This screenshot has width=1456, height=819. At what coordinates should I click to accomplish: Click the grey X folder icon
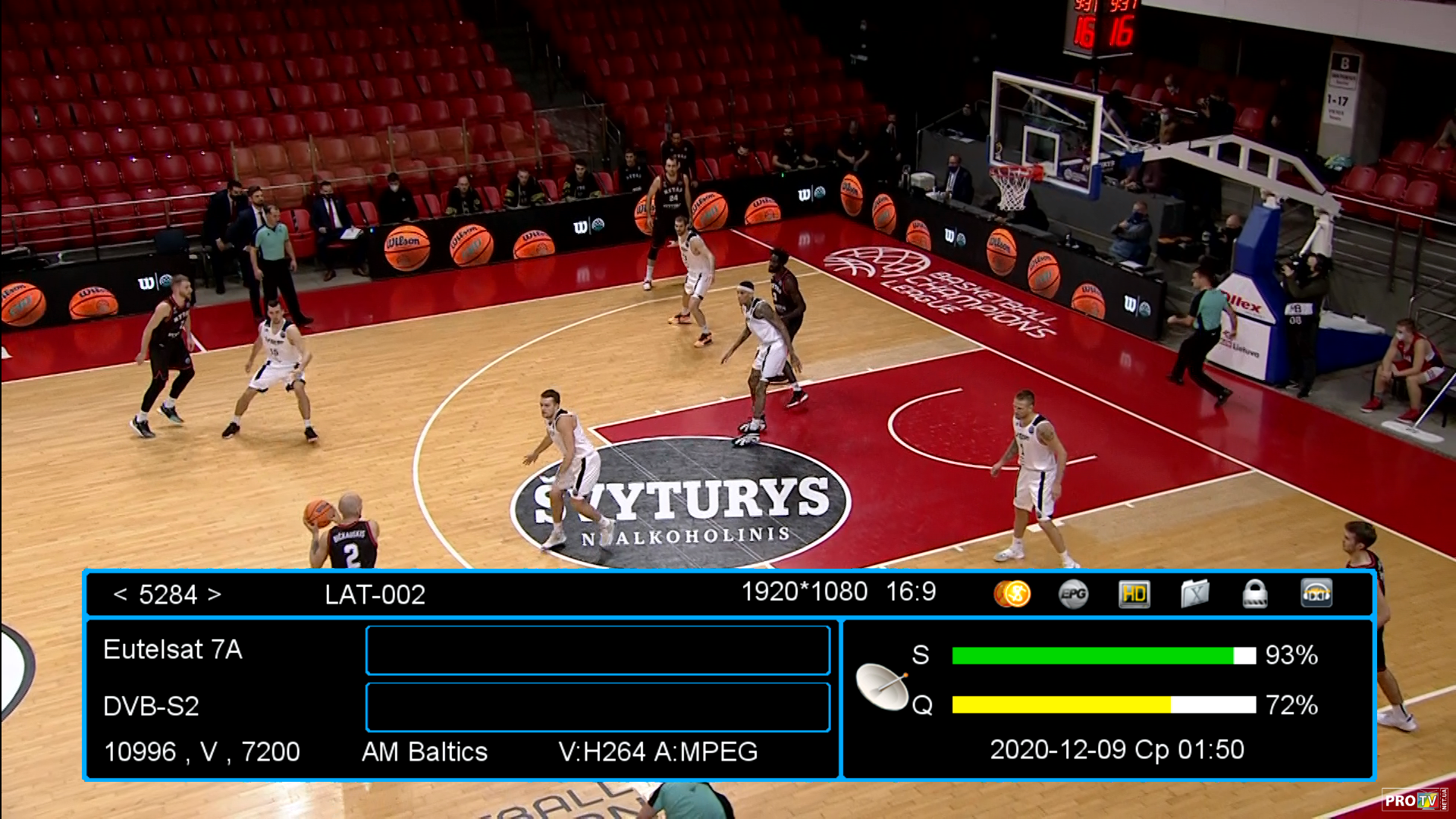1194,594
